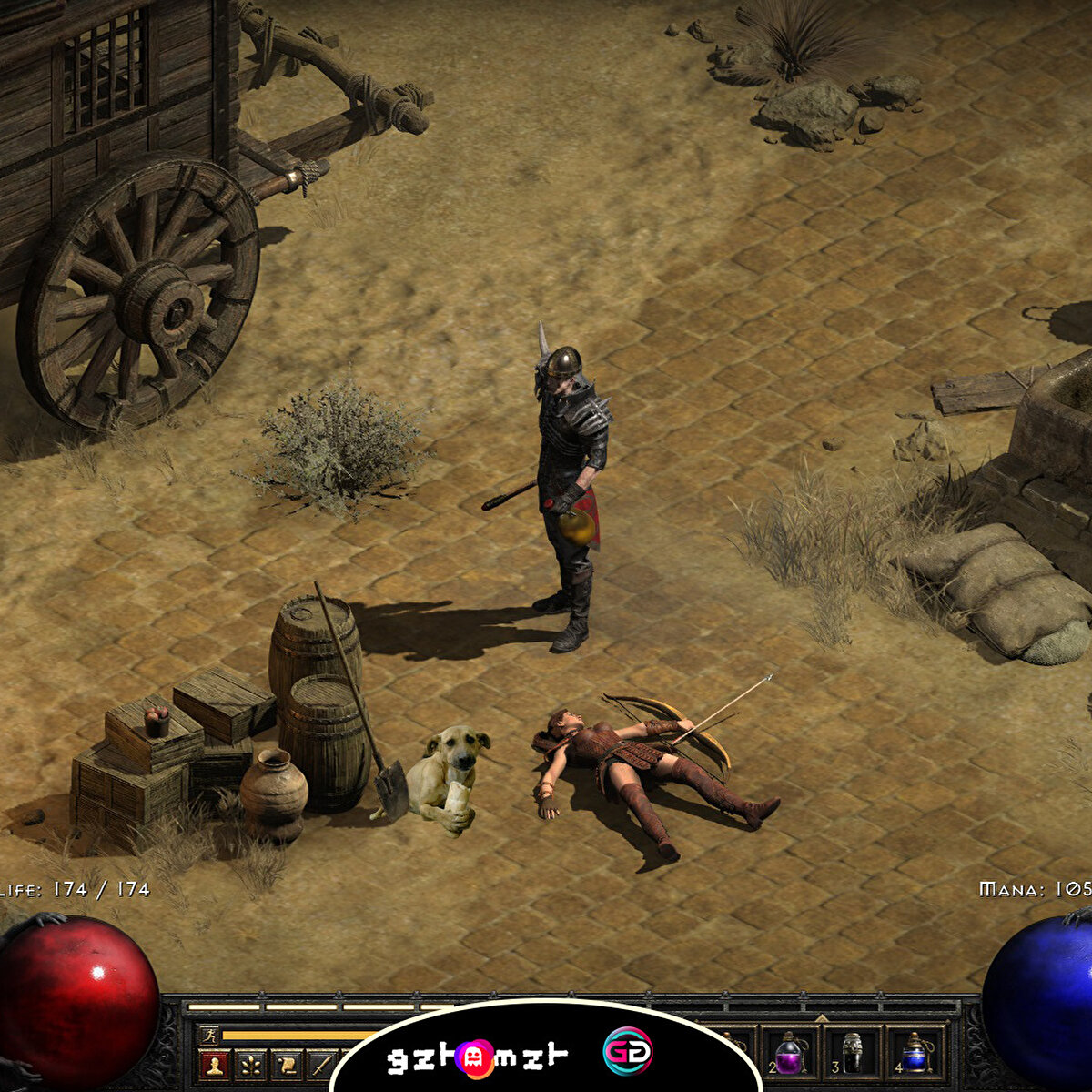Toggle the run/walk button

coord(209,1035)
